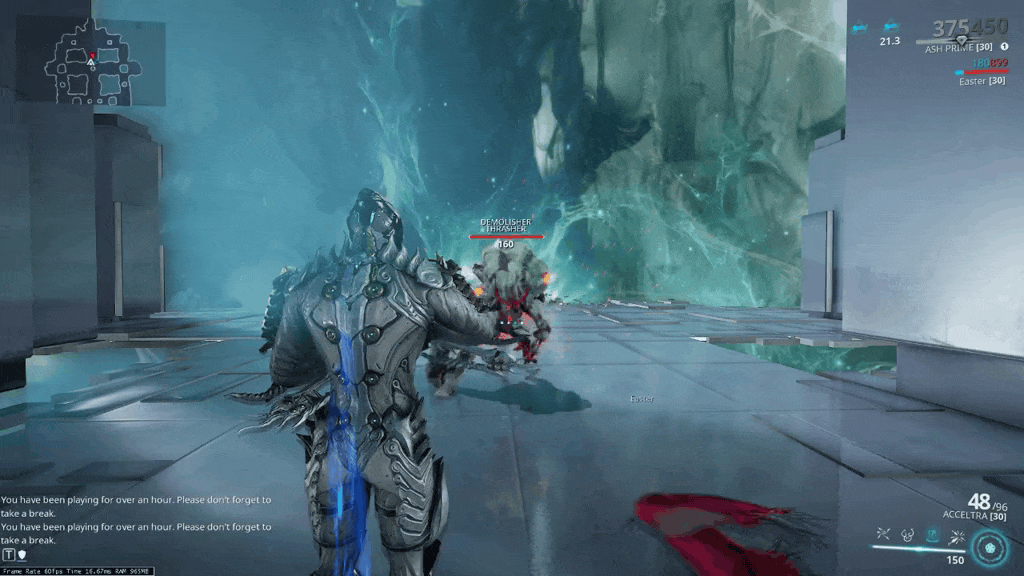This screenshot has height=576, width=1024.
Task: Use the horned skull ability icon
Action: 908,535
